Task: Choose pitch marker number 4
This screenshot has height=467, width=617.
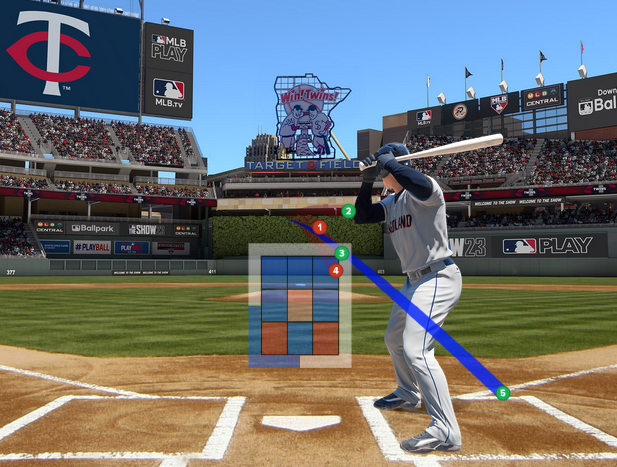Action: click(336, 270)
